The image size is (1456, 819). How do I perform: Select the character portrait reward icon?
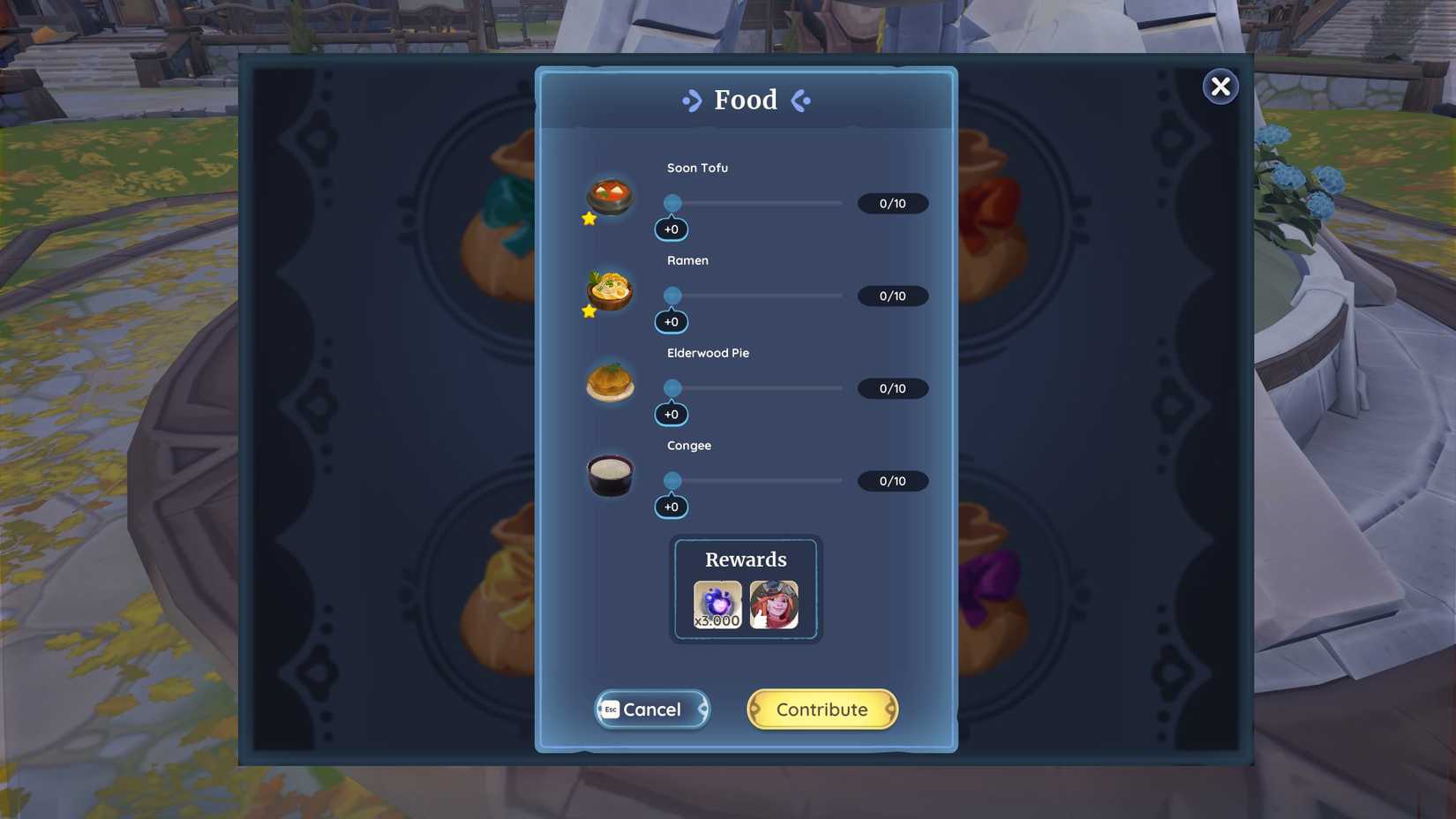774,604
